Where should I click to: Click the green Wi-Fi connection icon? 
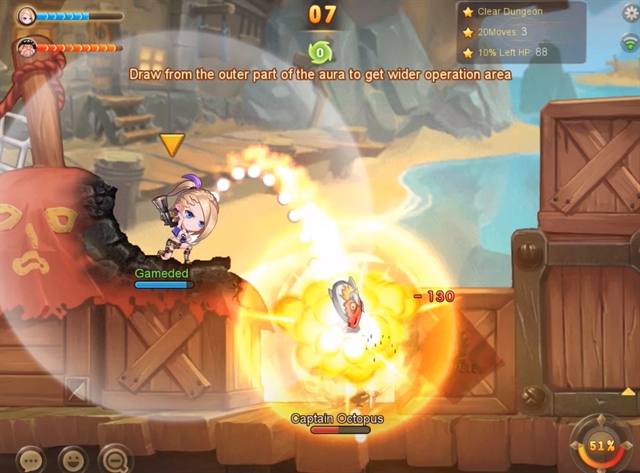tap(629, 43)
